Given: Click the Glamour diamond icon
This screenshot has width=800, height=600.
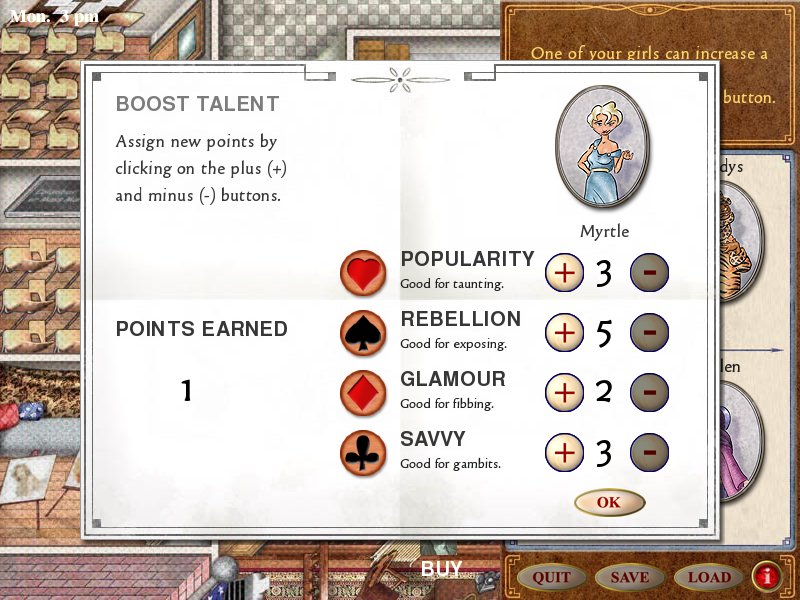Looking at the screenshot, I should tap(364, 392).
